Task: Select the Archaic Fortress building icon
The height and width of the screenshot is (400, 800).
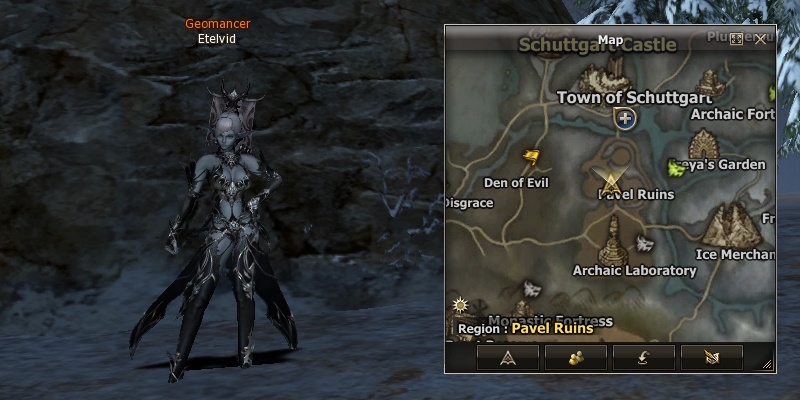Action: (x=712, y=82)
